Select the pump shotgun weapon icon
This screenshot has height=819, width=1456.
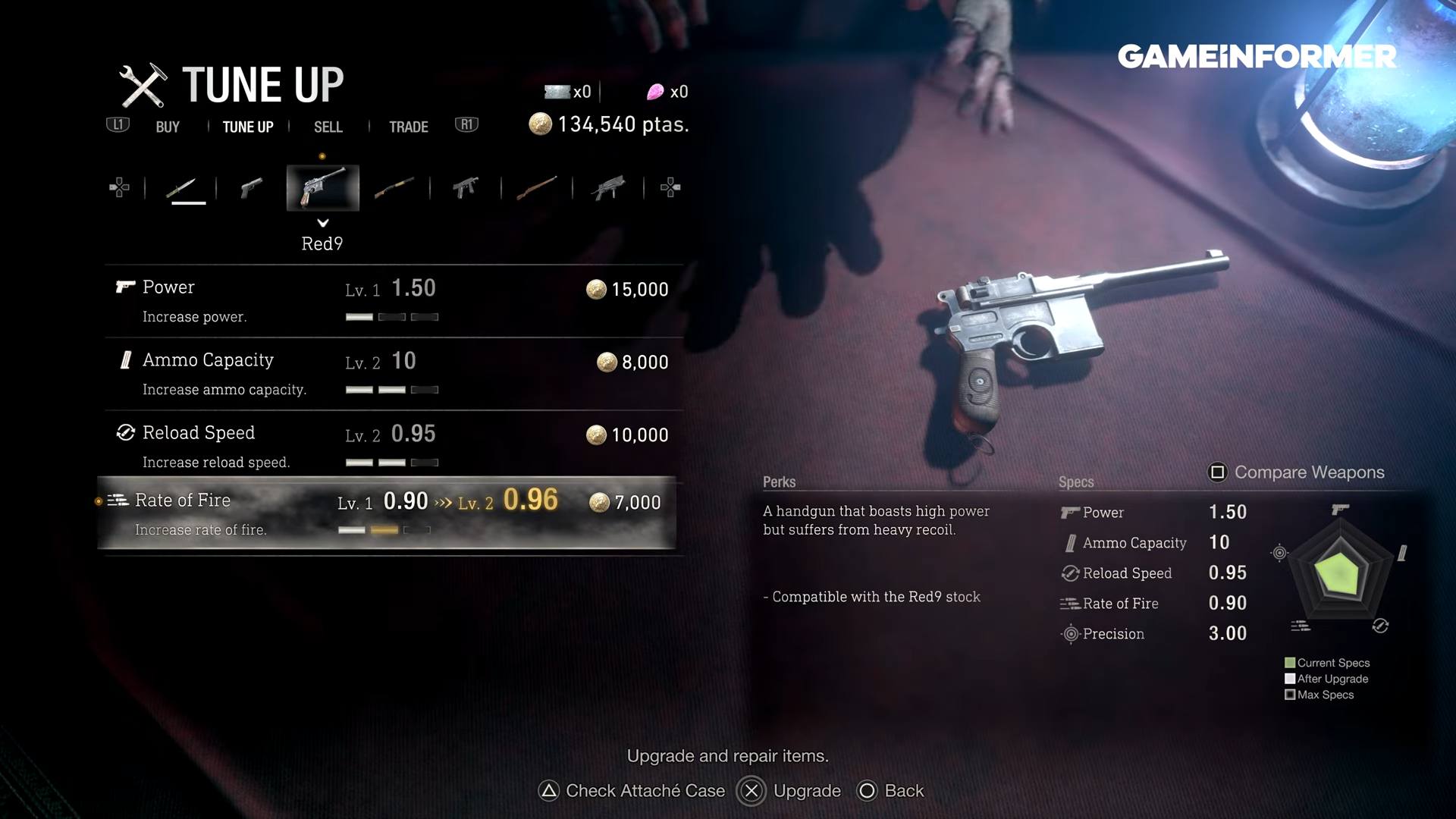point(394,187)
